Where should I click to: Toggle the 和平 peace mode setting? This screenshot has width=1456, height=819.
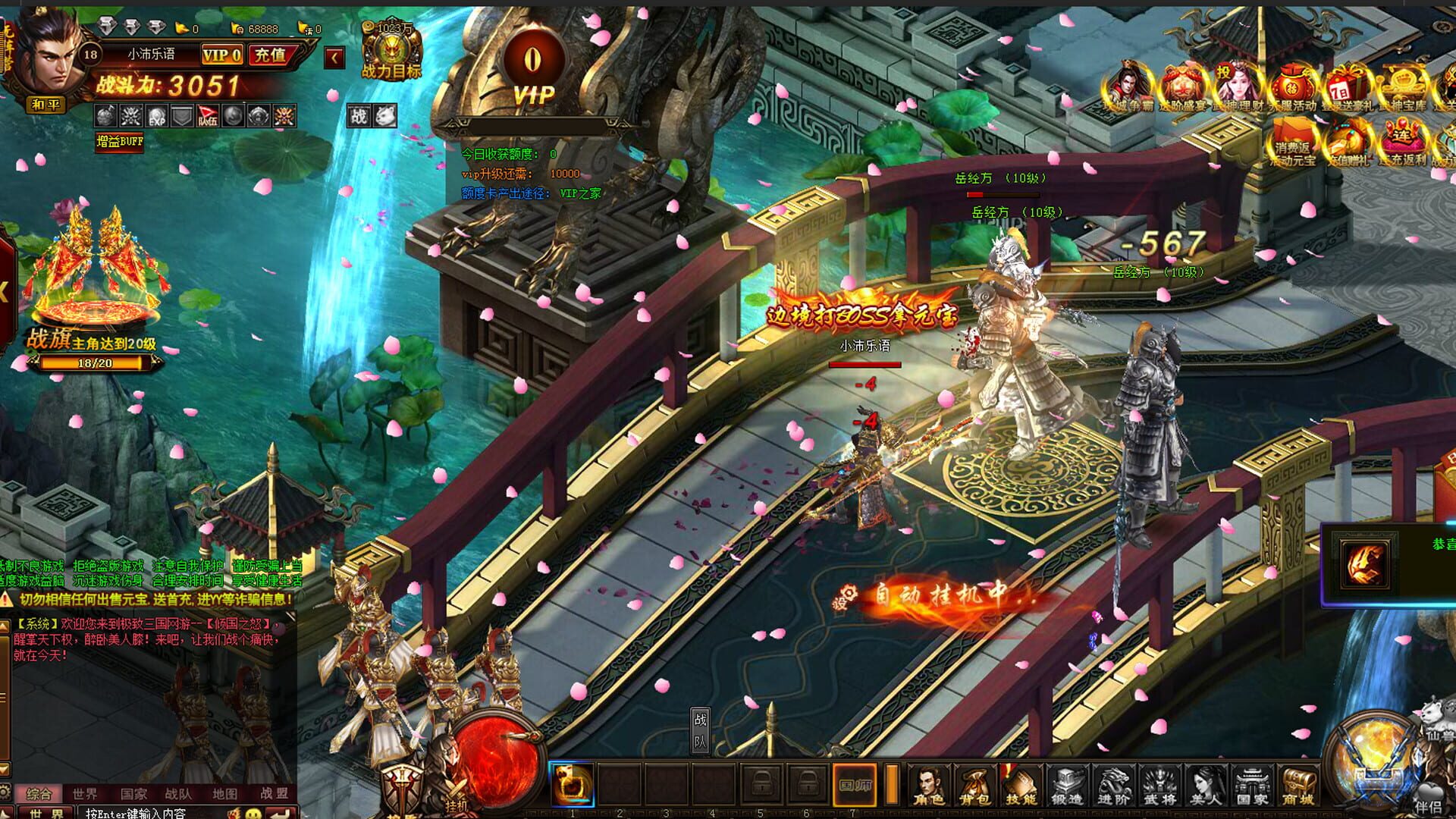(47, 105)
